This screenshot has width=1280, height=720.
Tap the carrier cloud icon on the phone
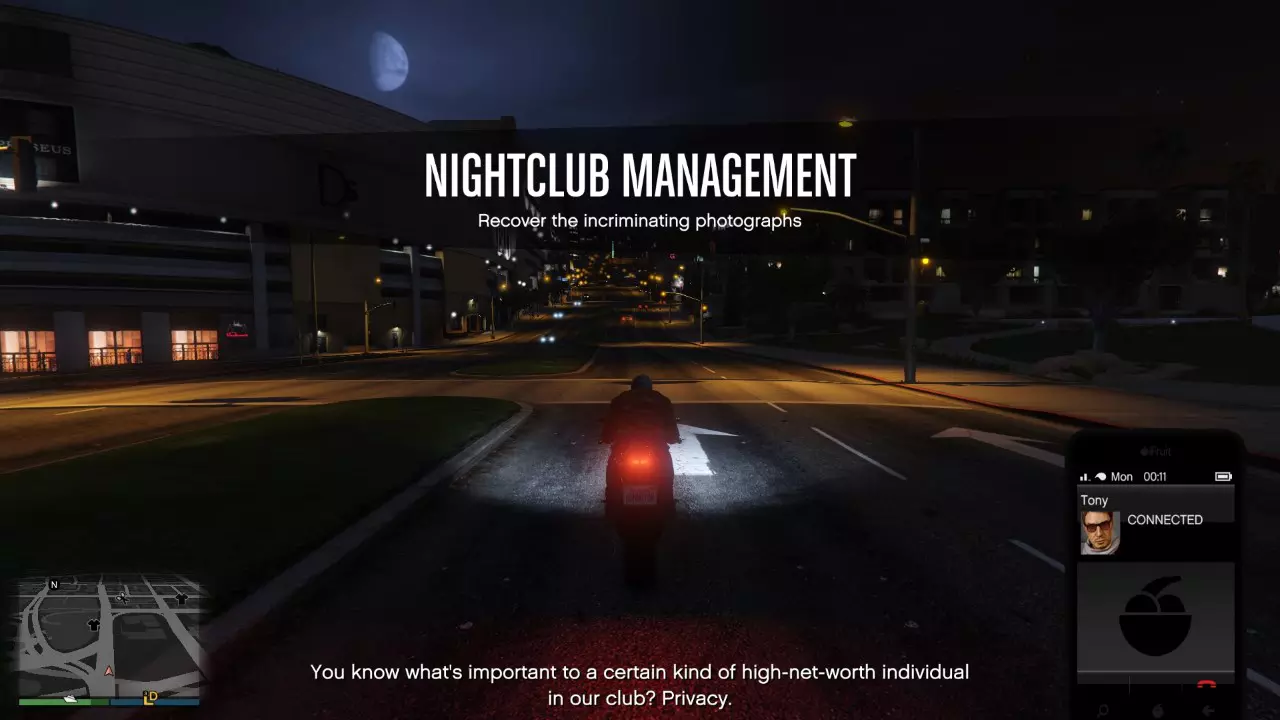click(1099, 476)
